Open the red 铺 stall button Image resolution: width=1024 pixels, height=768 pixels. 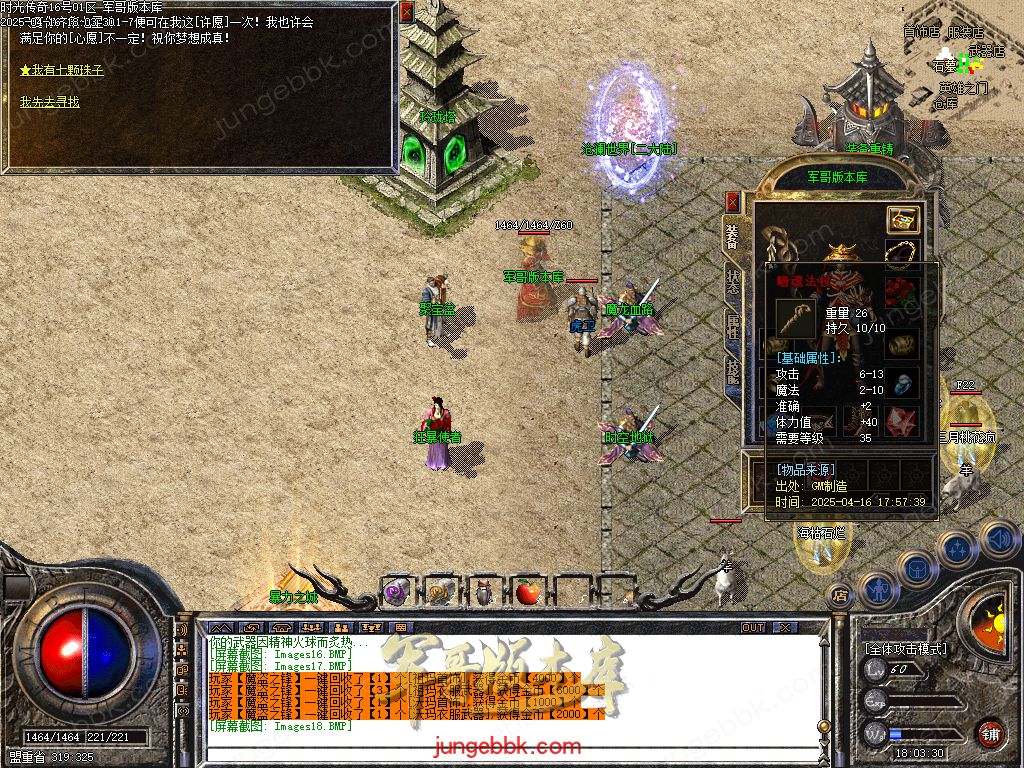click(x=990, y=733)
